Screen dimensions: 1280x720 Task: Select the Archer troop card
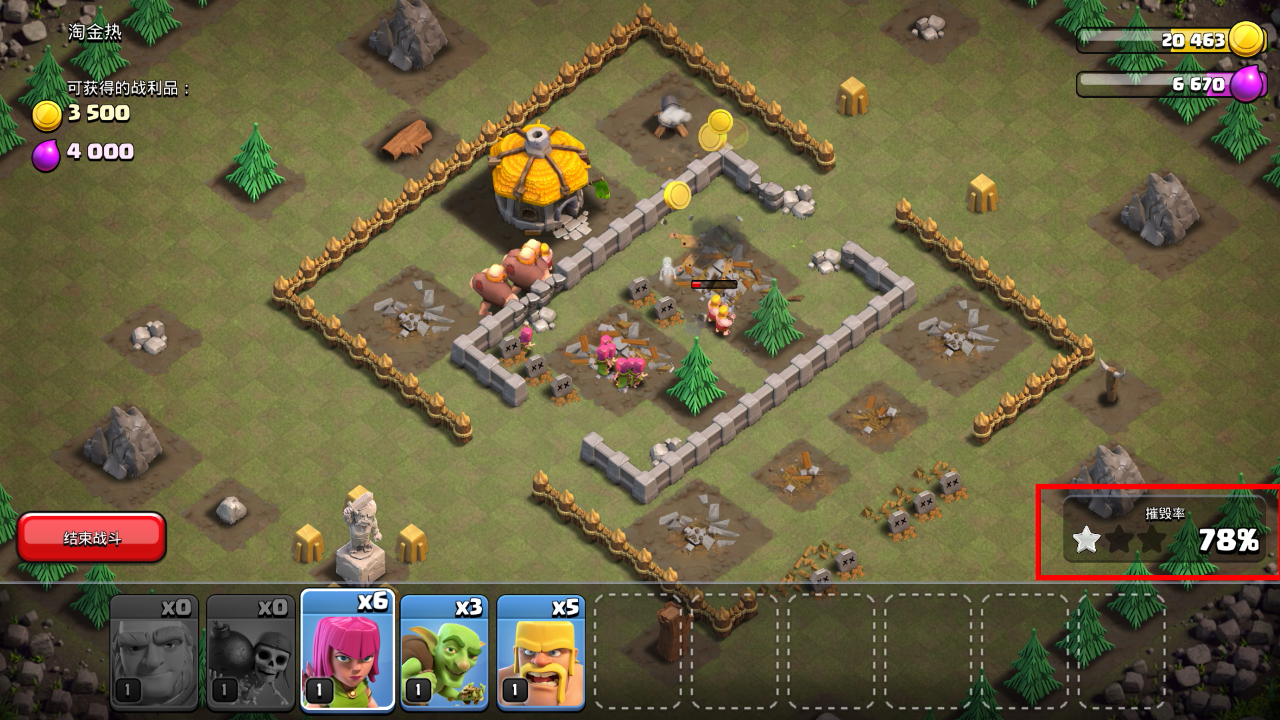click(x=348, y=650)
